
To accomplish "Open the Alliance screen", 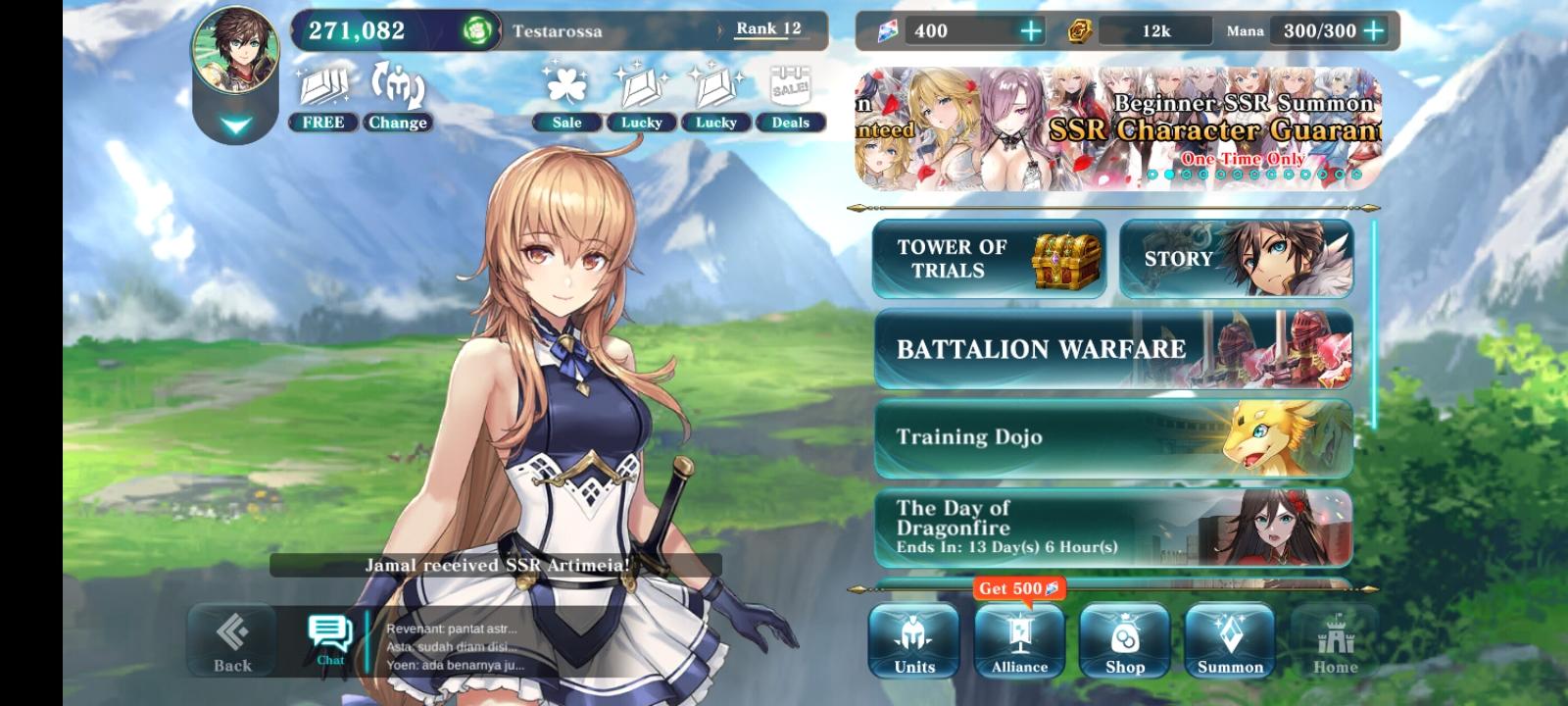I will pos(1019,640).
